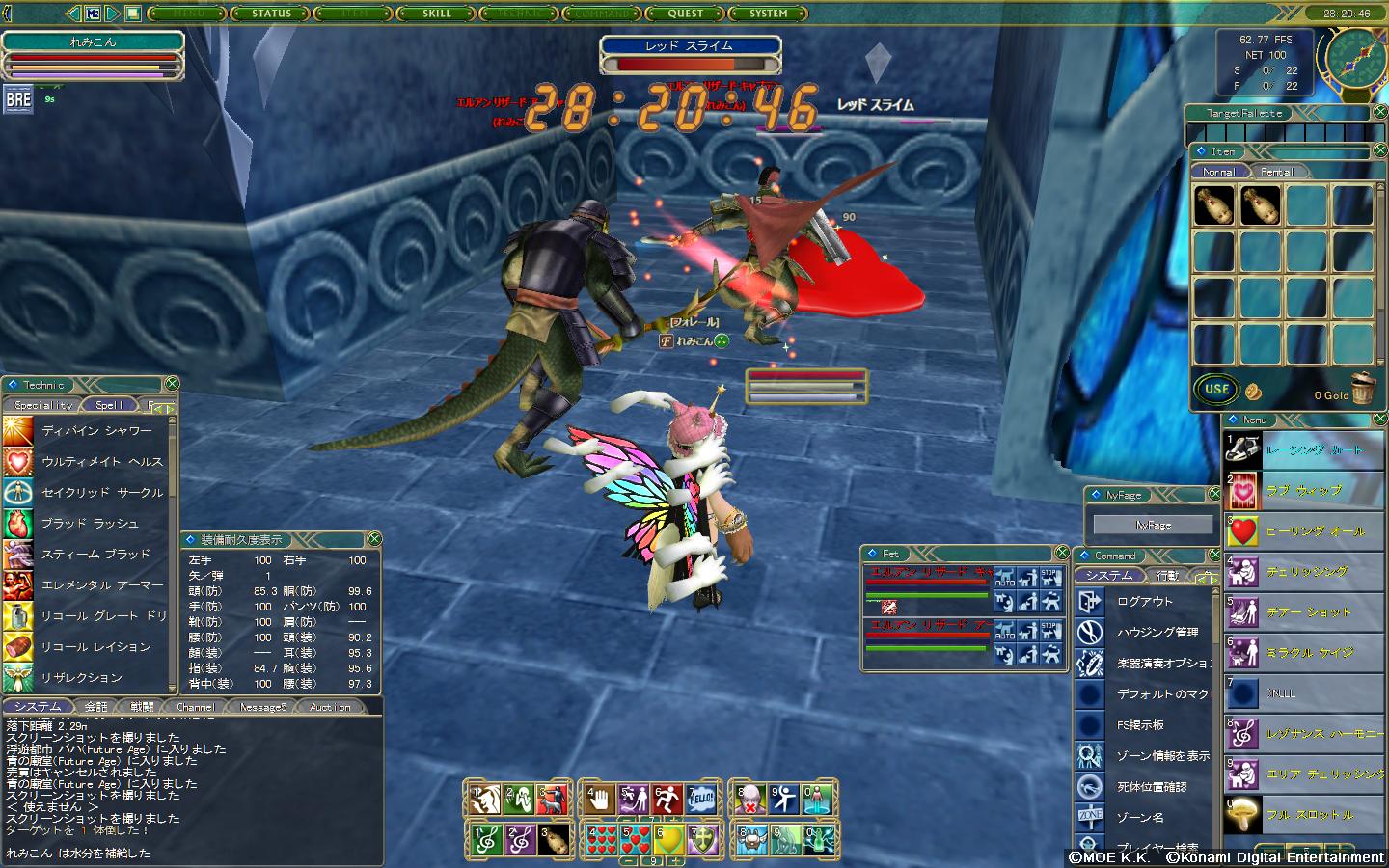Close the 装備耐久度表示 durability window
The height and width of the screenshot is (868, 1389).
click(x=374, y=539)
